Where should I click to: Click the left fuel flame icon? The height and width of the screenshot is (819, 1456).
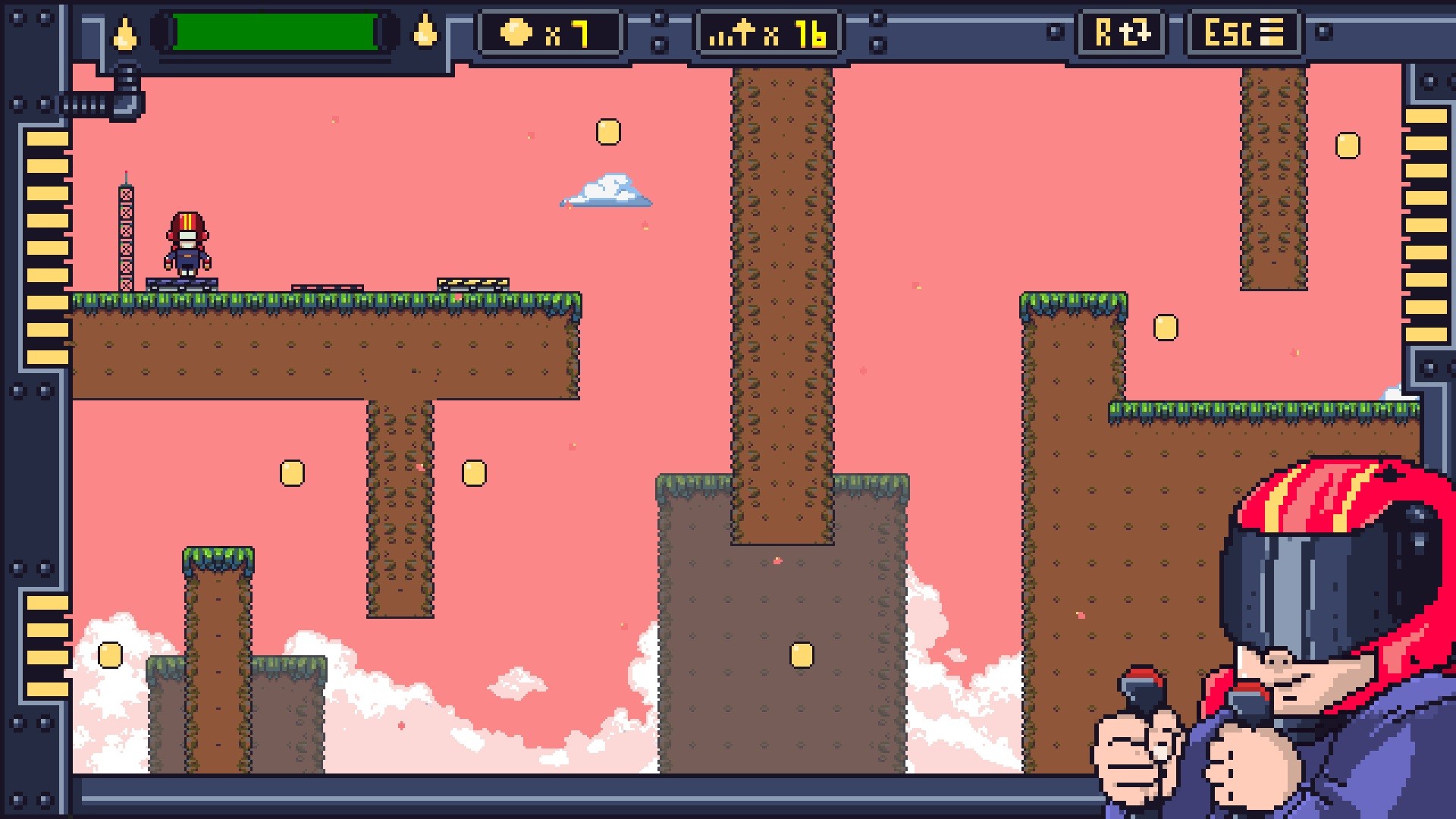point(126,32)
